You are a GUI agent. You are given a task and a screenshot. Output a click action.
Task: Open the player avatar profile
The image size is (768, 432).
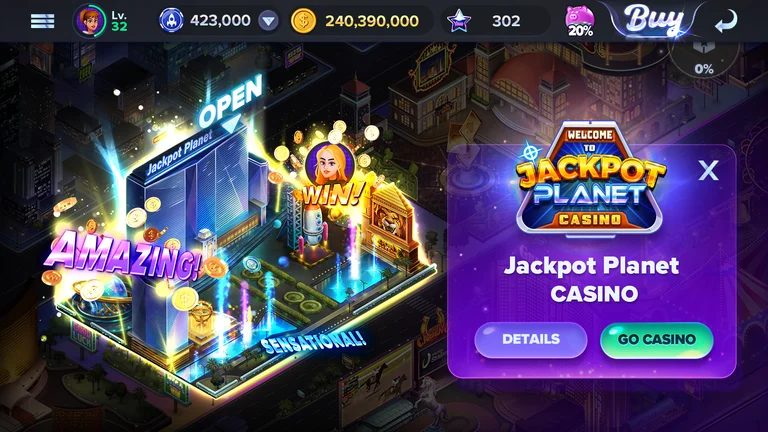click(90, 20)
